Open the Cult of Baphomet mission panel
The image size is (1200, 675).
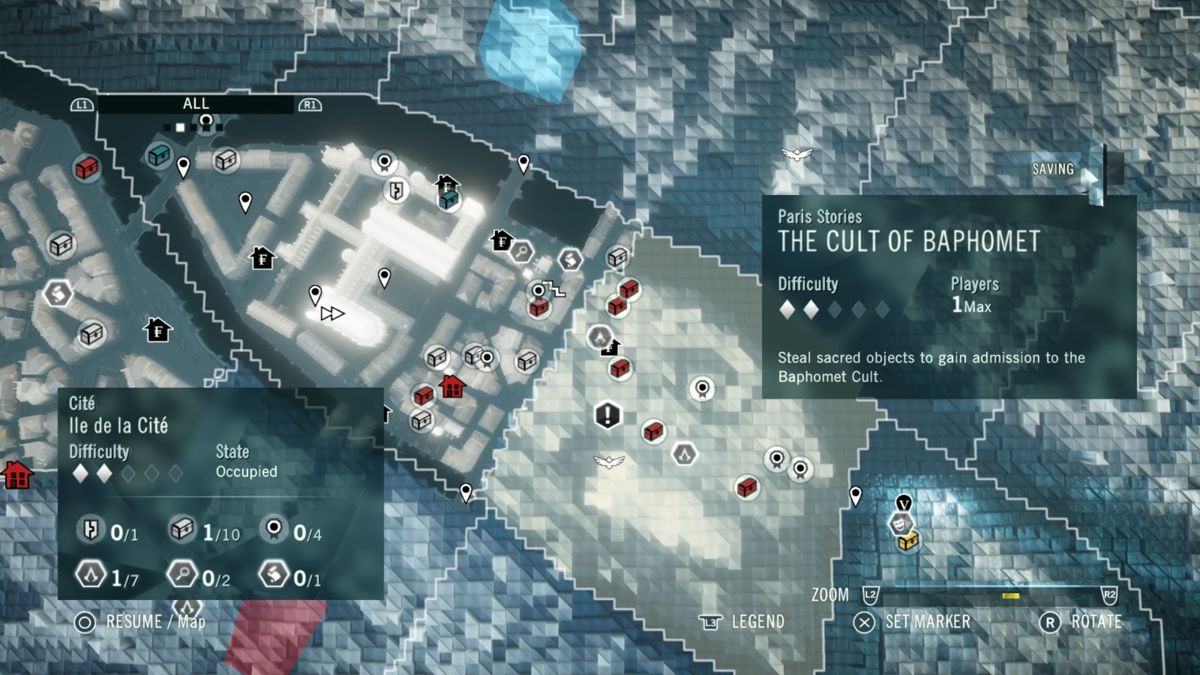tap(949, 297)
